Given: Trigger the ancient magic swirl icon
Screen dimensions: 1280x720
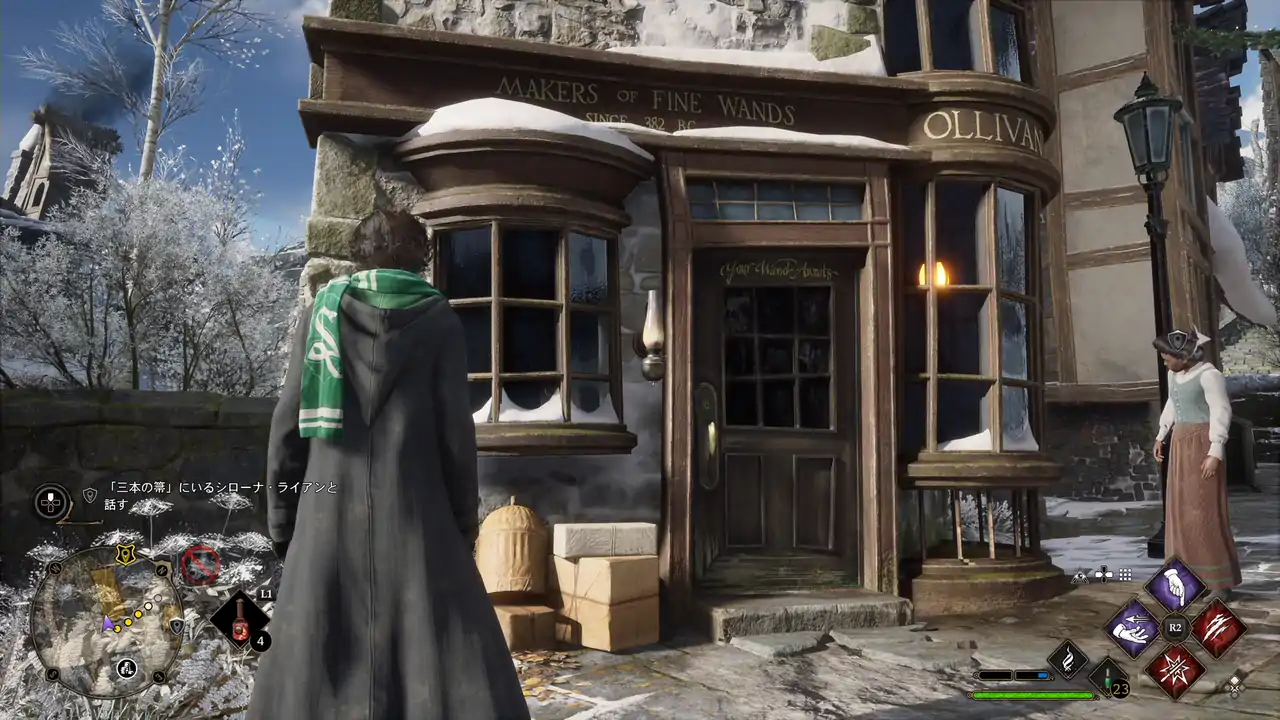Looking at the screenshot, I should [1068, 660].
